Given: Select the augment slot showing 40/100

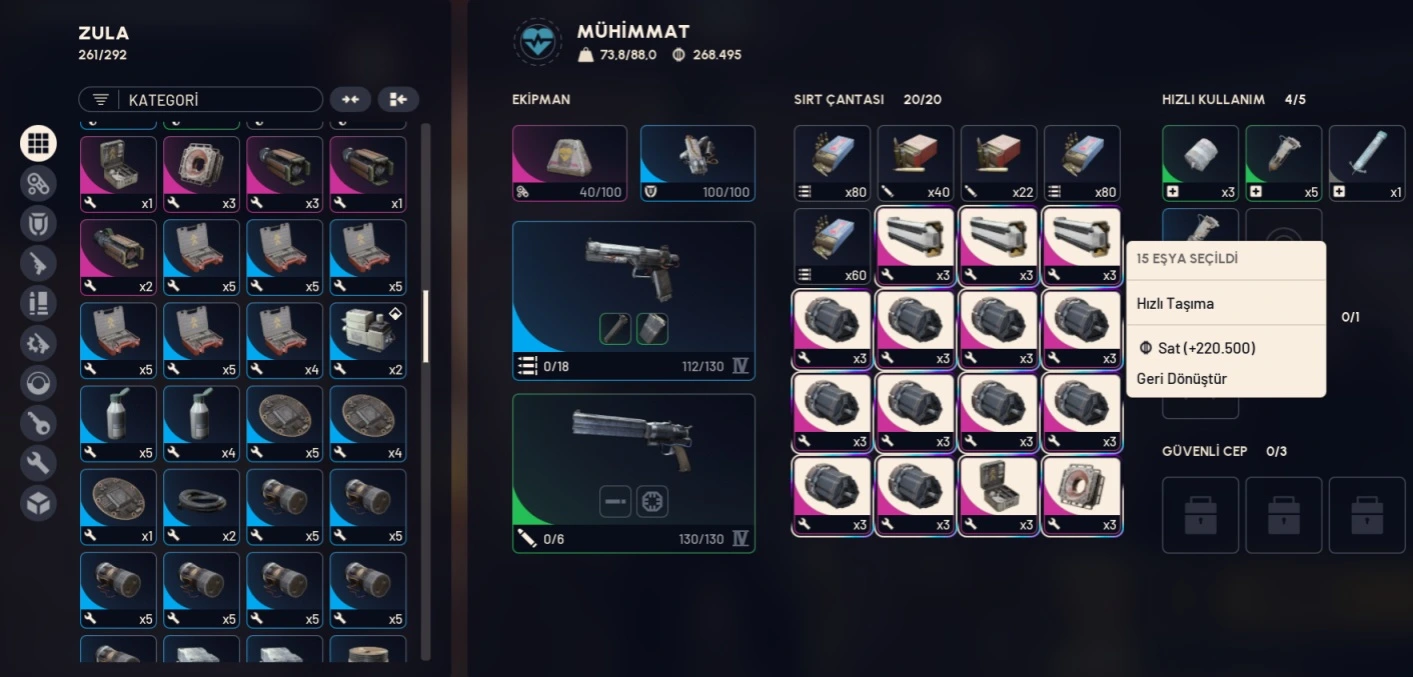Looking at the screenshot, I should 569,162.
